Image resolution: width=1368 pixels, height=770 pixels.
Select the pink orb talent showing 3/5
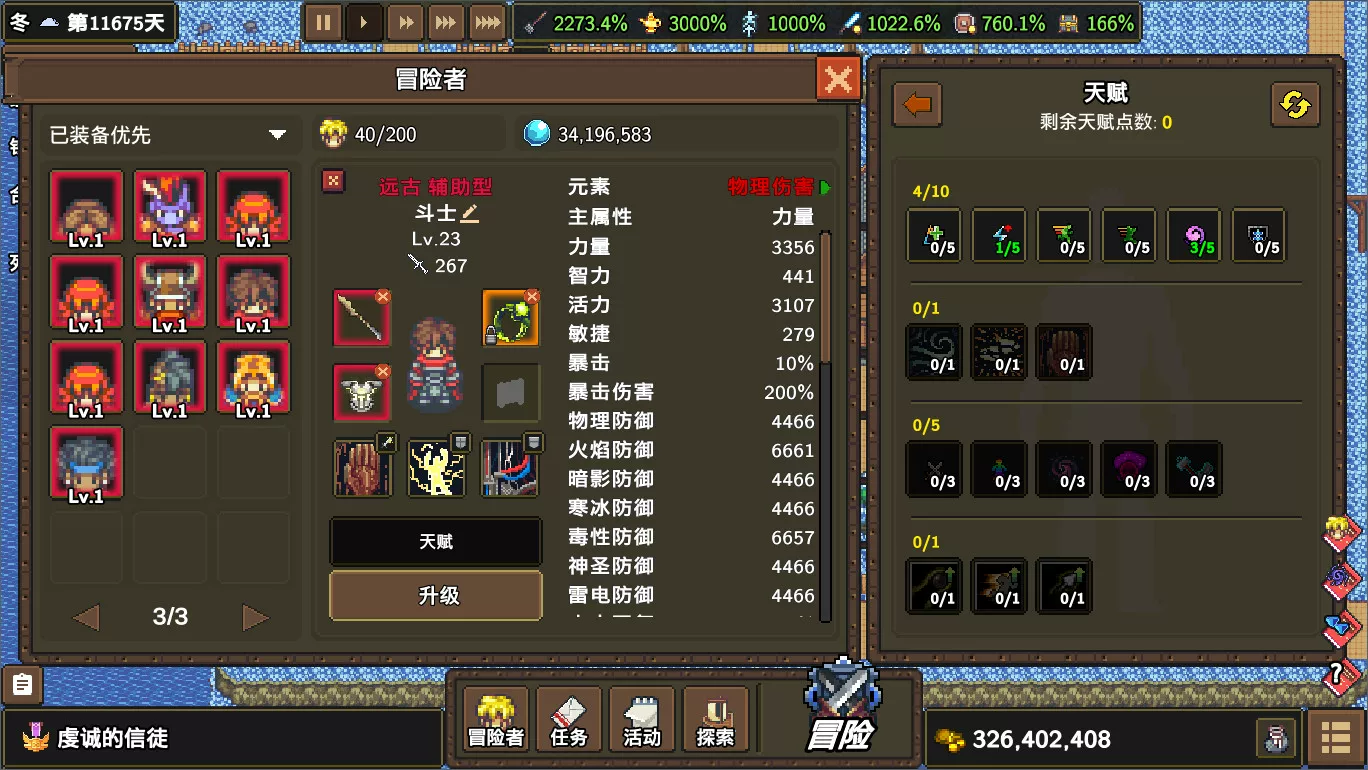coord(1193,235)
